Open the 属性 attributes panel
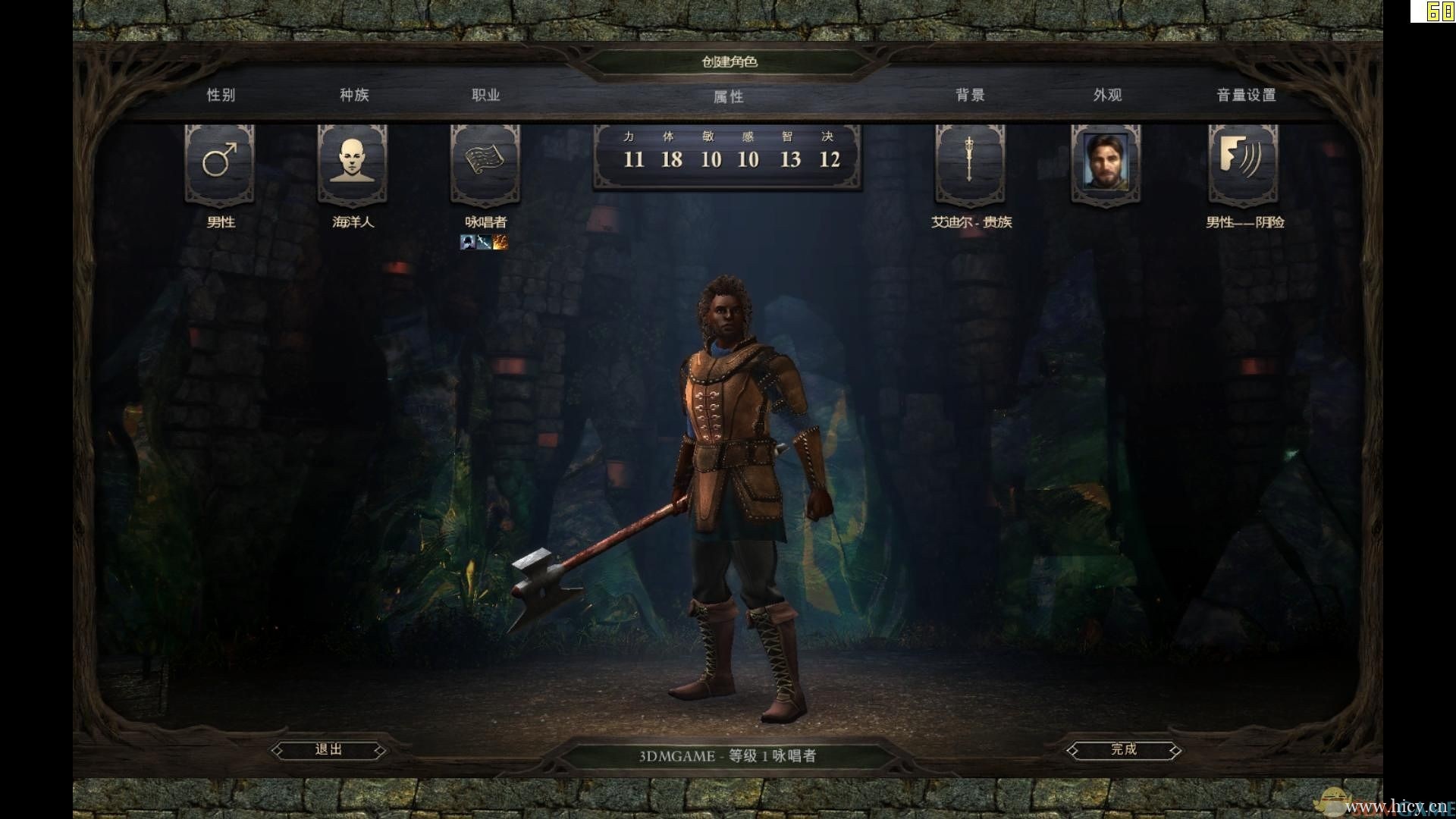The height and width of the screenshot is (819, 1456). tap(728, 96)
